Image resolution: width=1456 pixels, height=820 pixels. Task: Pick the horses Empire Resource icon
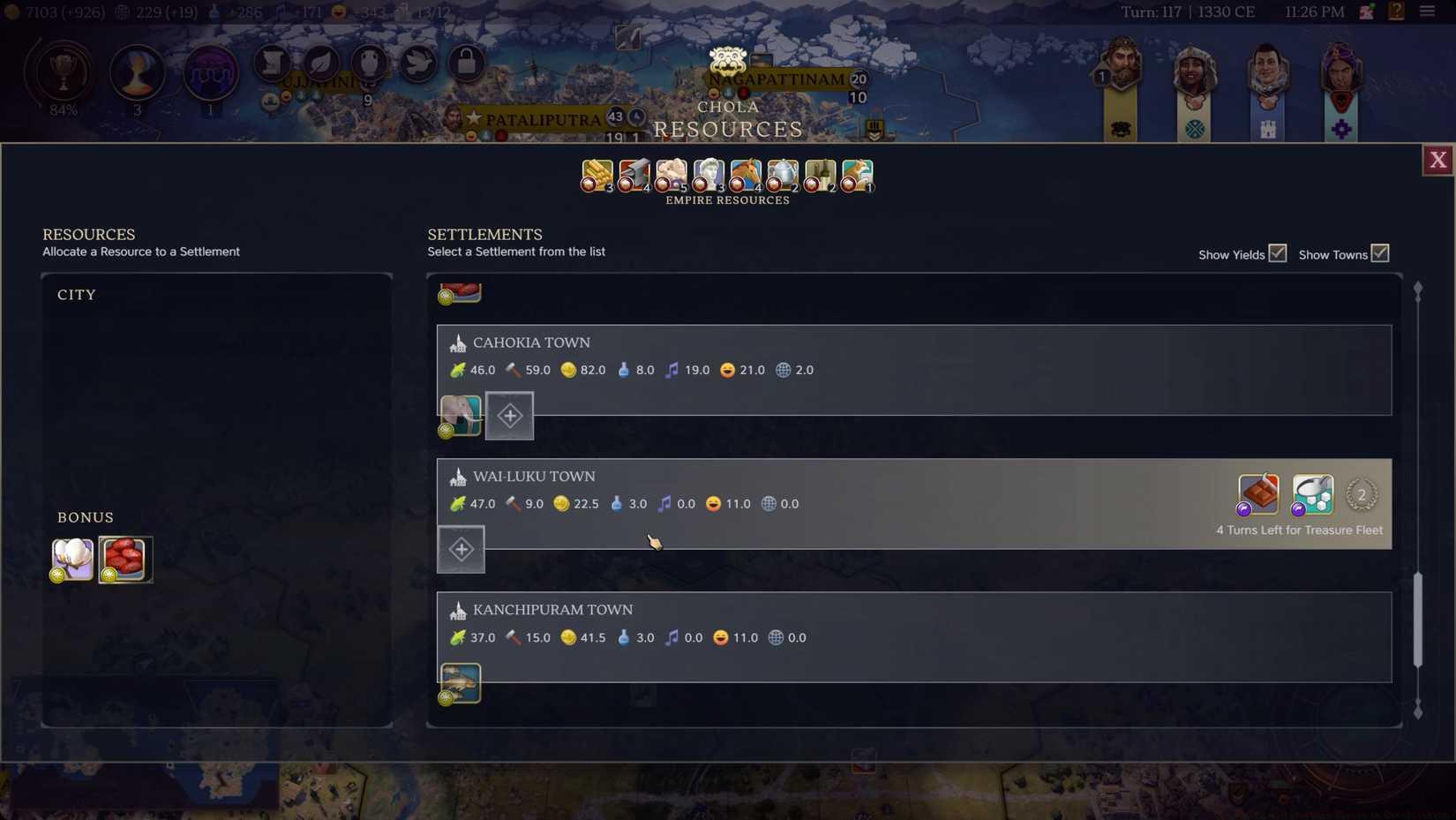click(744, 172)
